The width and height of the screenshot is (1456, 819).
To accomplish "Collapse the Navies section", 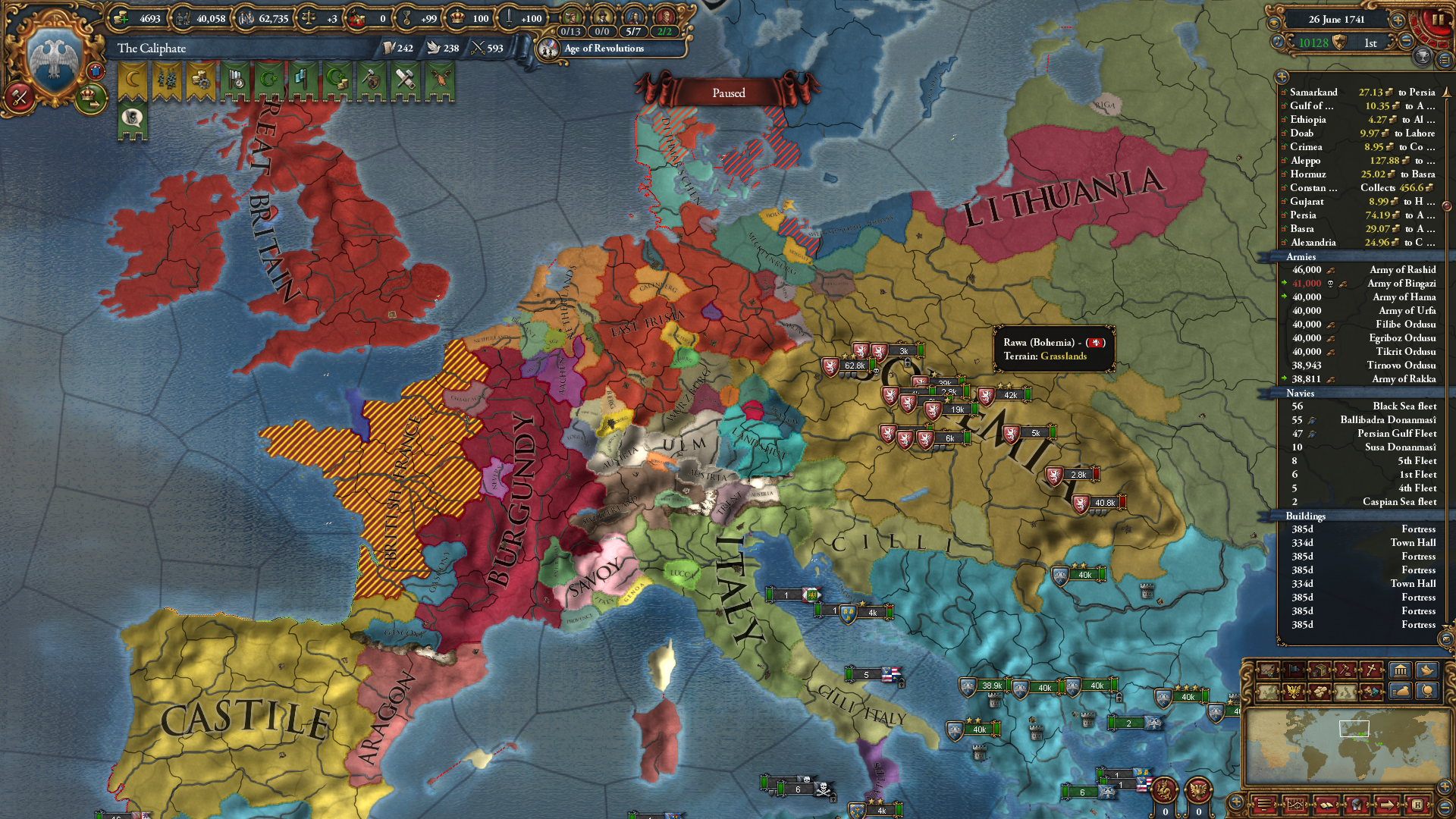I will [1300, 394].
